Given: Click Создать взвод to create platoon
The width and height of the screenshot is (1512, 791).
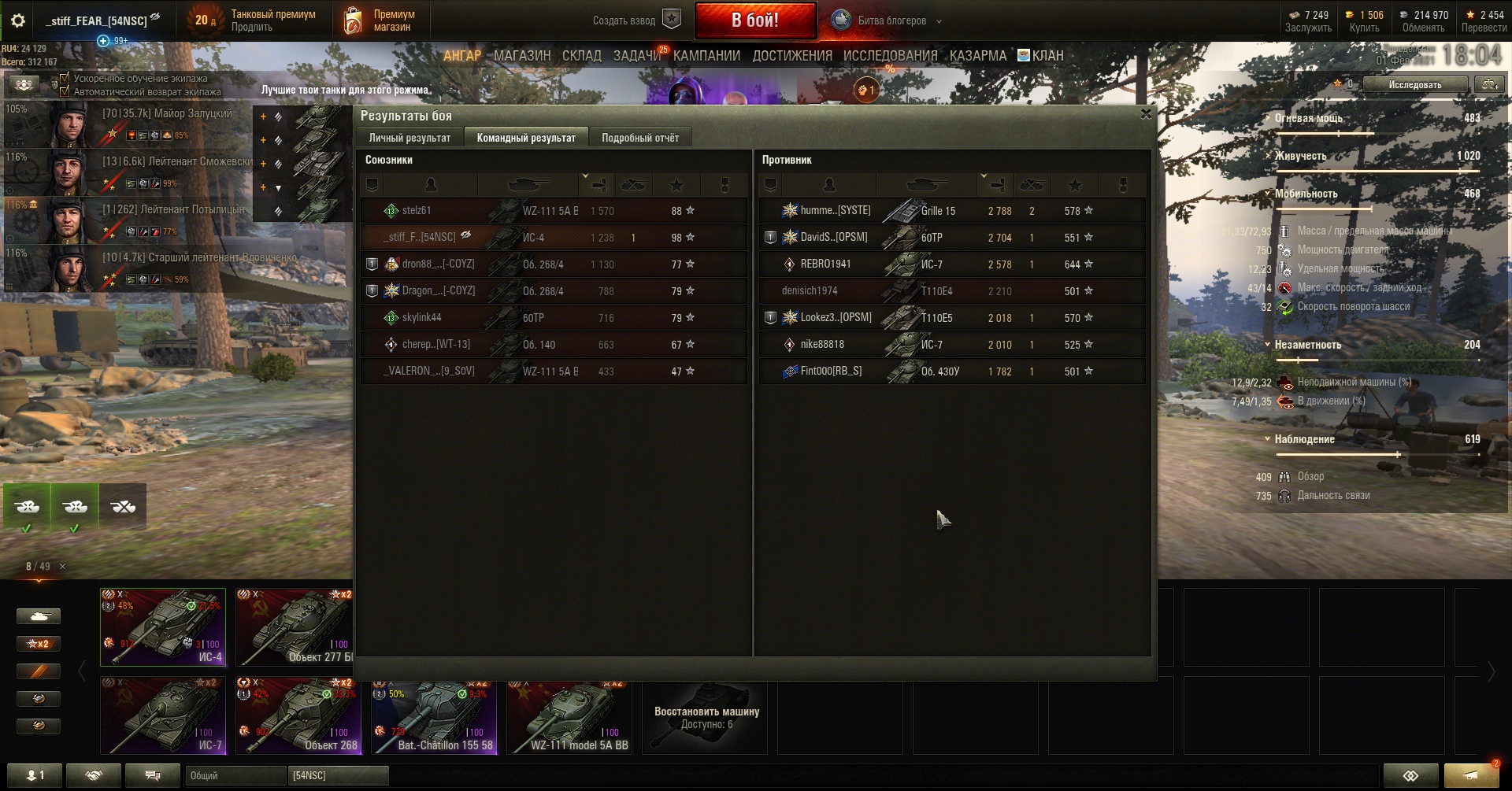Looking at the screenshot, I should click(636, 20).
